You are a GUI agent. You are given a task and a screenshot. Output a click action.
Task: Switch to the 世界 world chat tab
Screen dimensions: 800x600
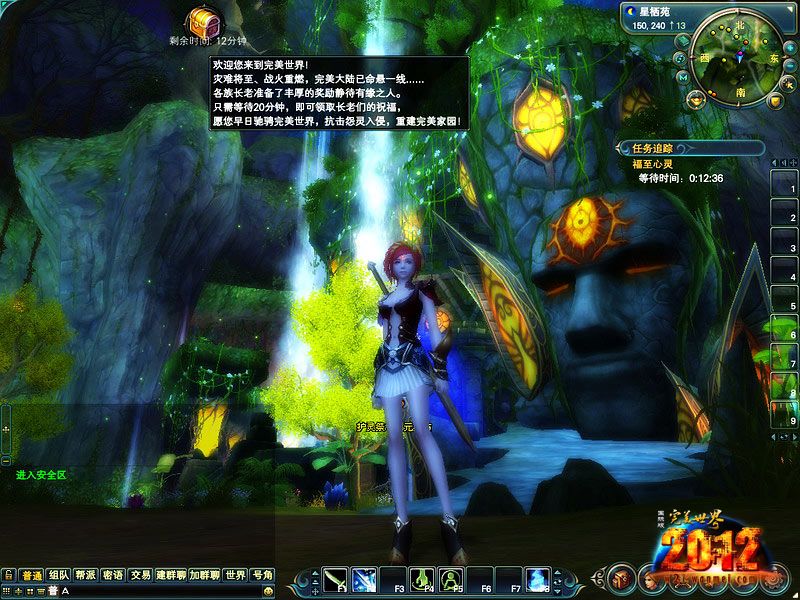[235, 575]
